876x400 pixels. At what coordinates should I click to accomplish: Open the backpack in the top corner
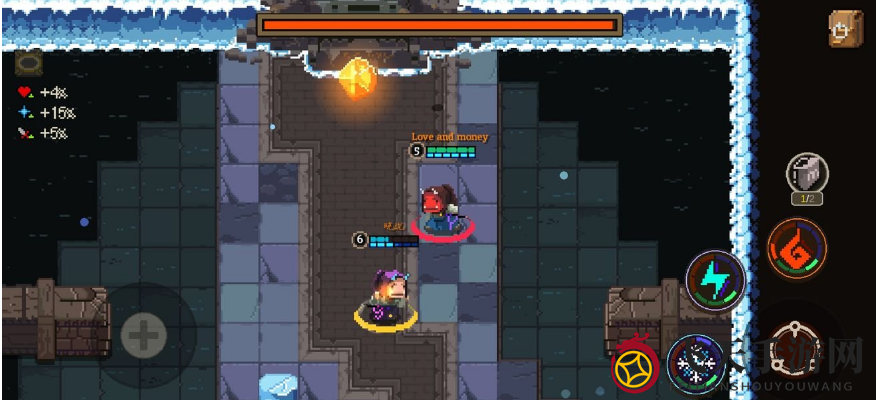845,29
